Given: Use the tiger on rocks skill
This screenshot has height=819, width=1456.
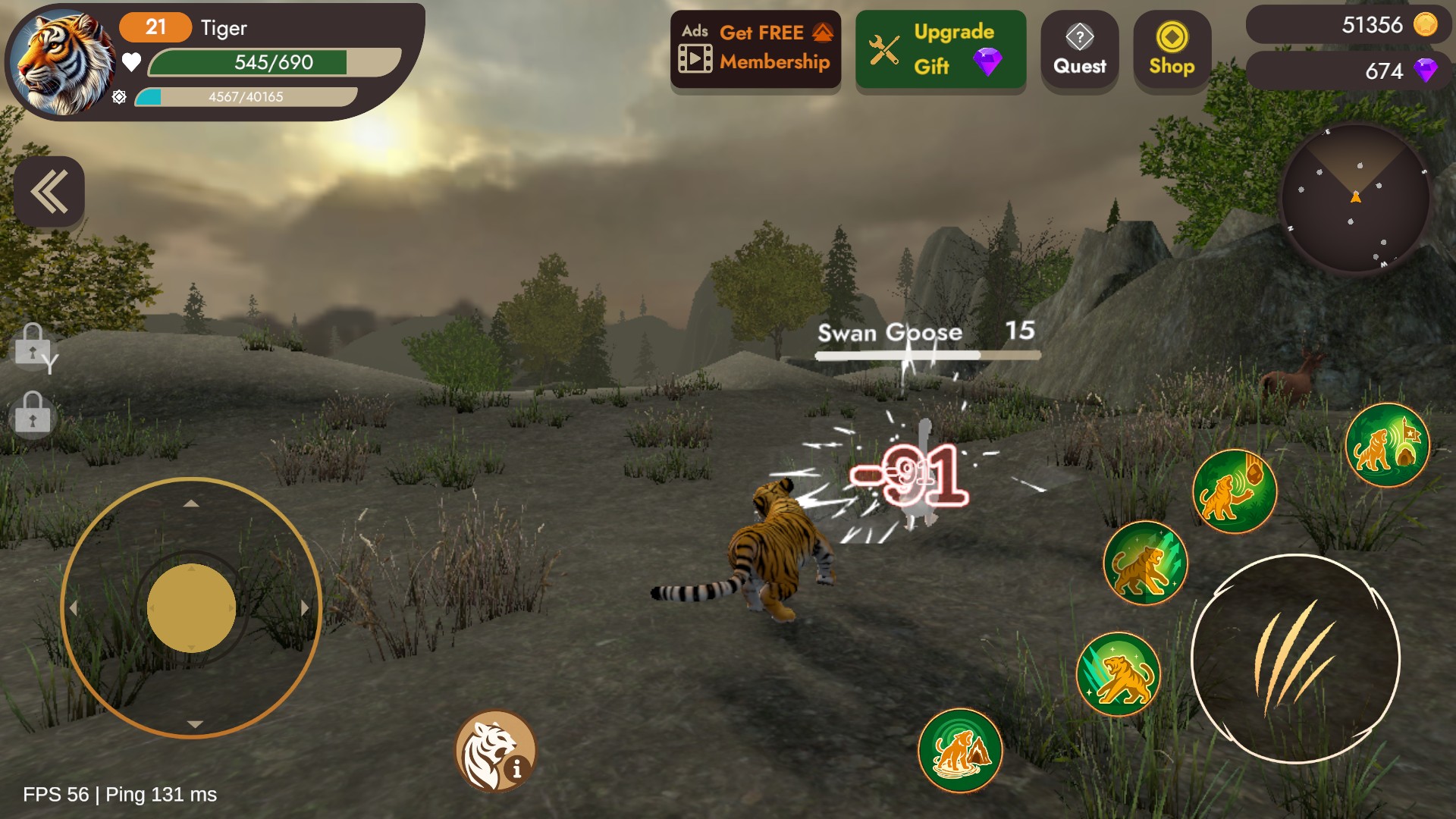Looking at the screenshot, I should pyautogui.click(x=960, y=750).
